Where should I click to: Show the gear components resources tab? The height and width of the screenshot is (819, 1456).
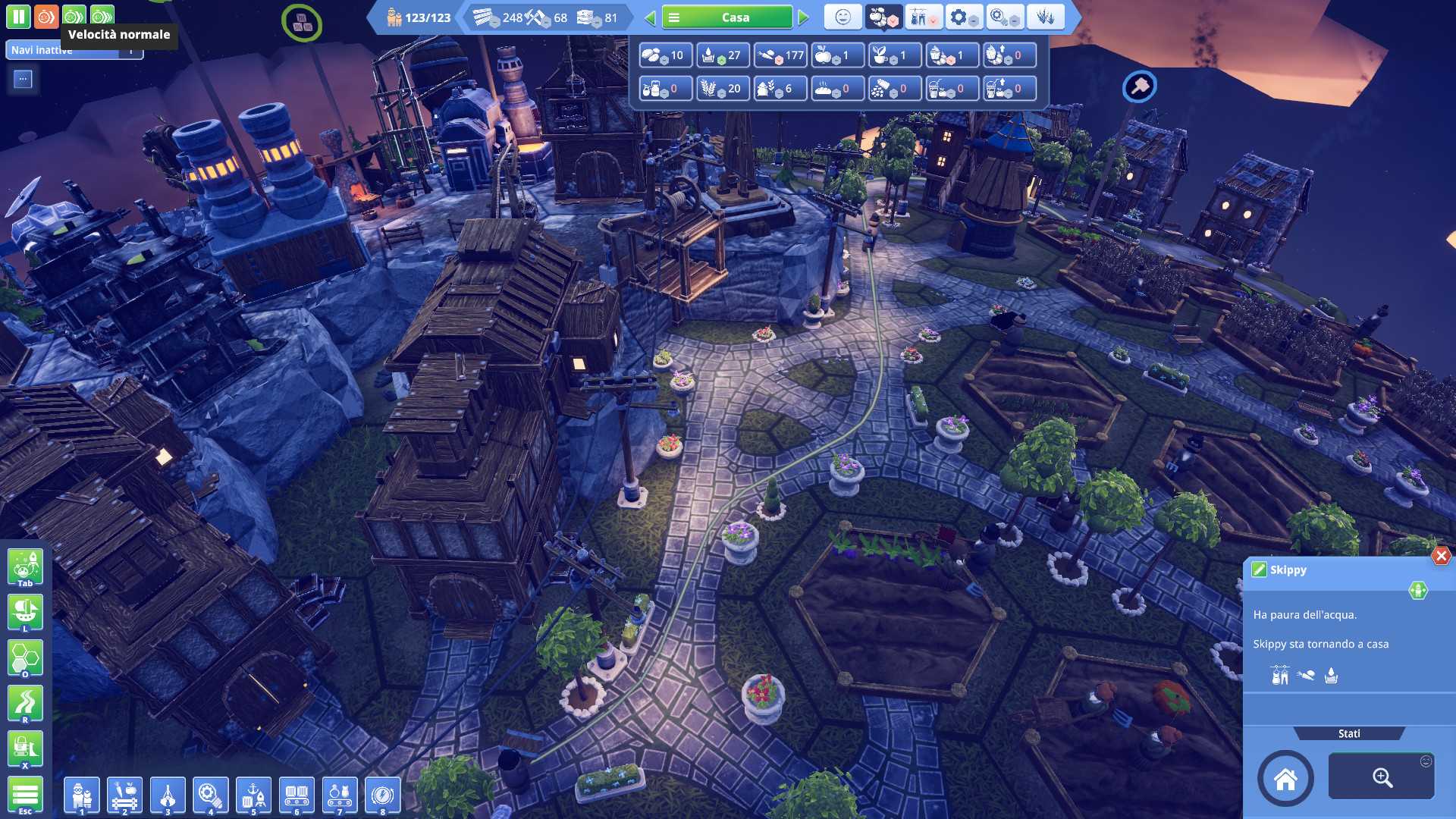[963, 17]
